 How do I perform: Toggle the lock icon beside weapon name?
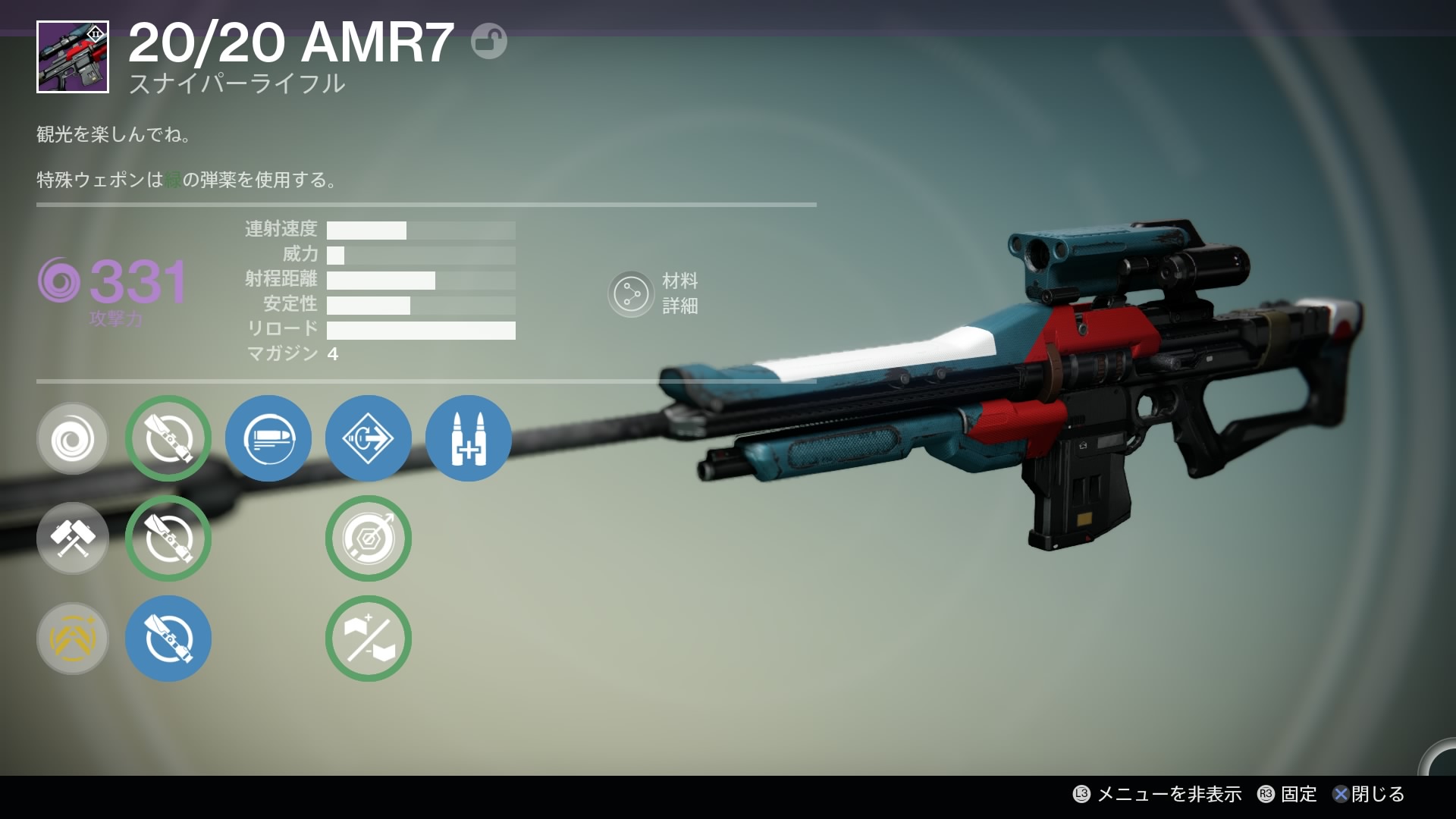488,42
